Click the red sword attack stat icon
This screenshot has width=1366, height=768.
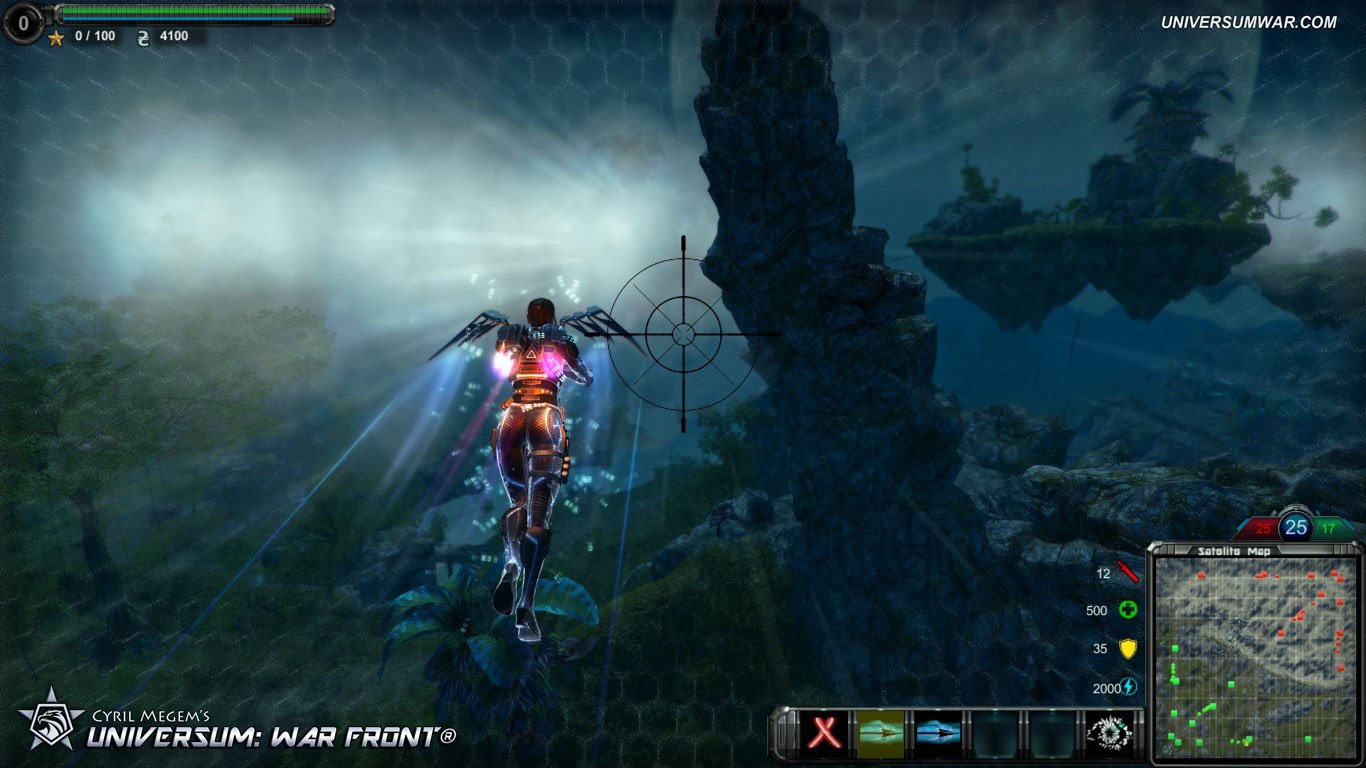click(x=1128, y=573)
